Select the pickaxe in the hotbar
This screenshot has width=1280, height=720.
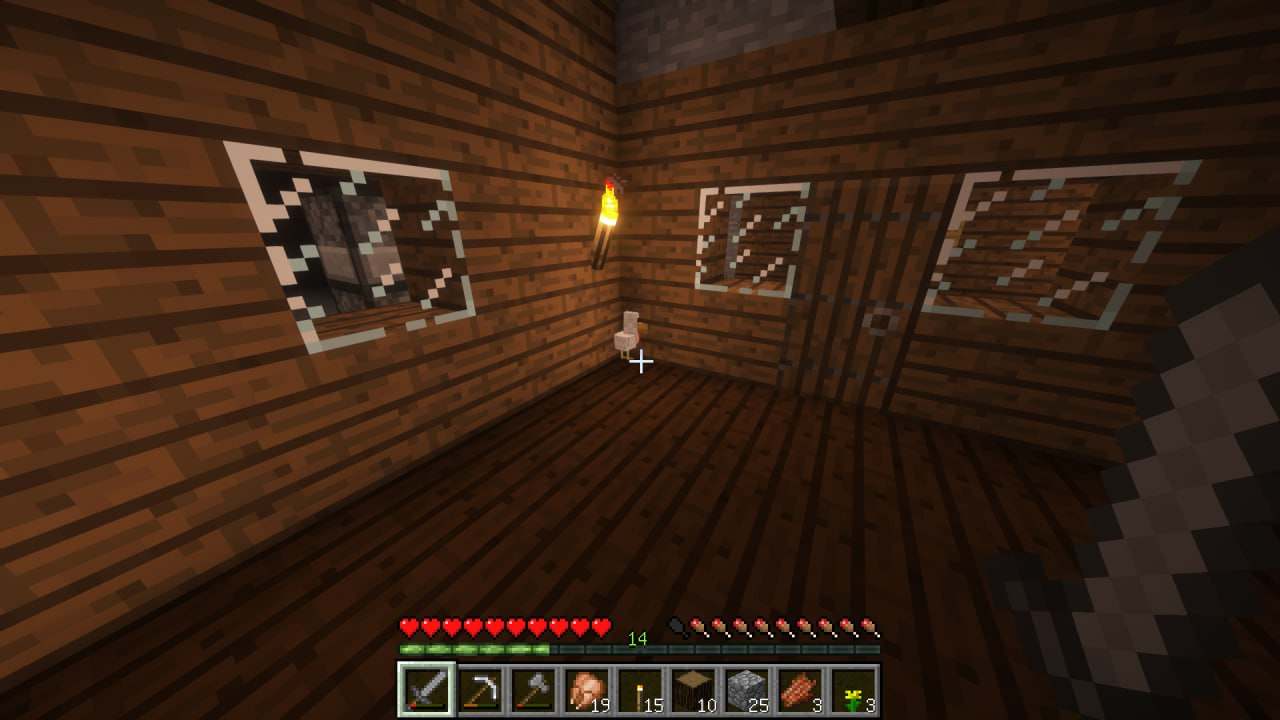click(x=480, y=690)
